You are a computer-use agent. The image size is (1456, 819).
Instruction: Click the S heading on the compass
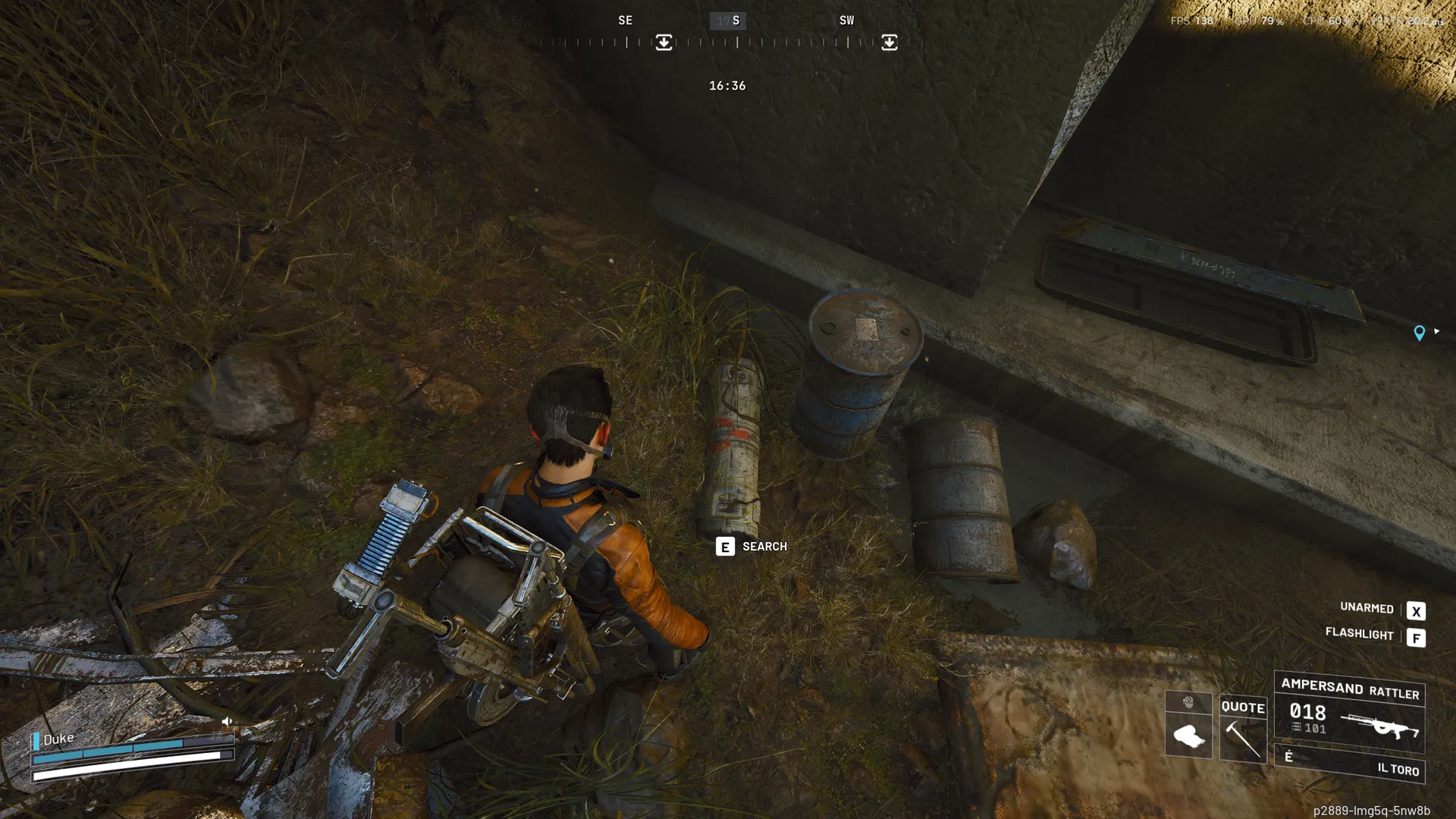click(x=735, y=20)
